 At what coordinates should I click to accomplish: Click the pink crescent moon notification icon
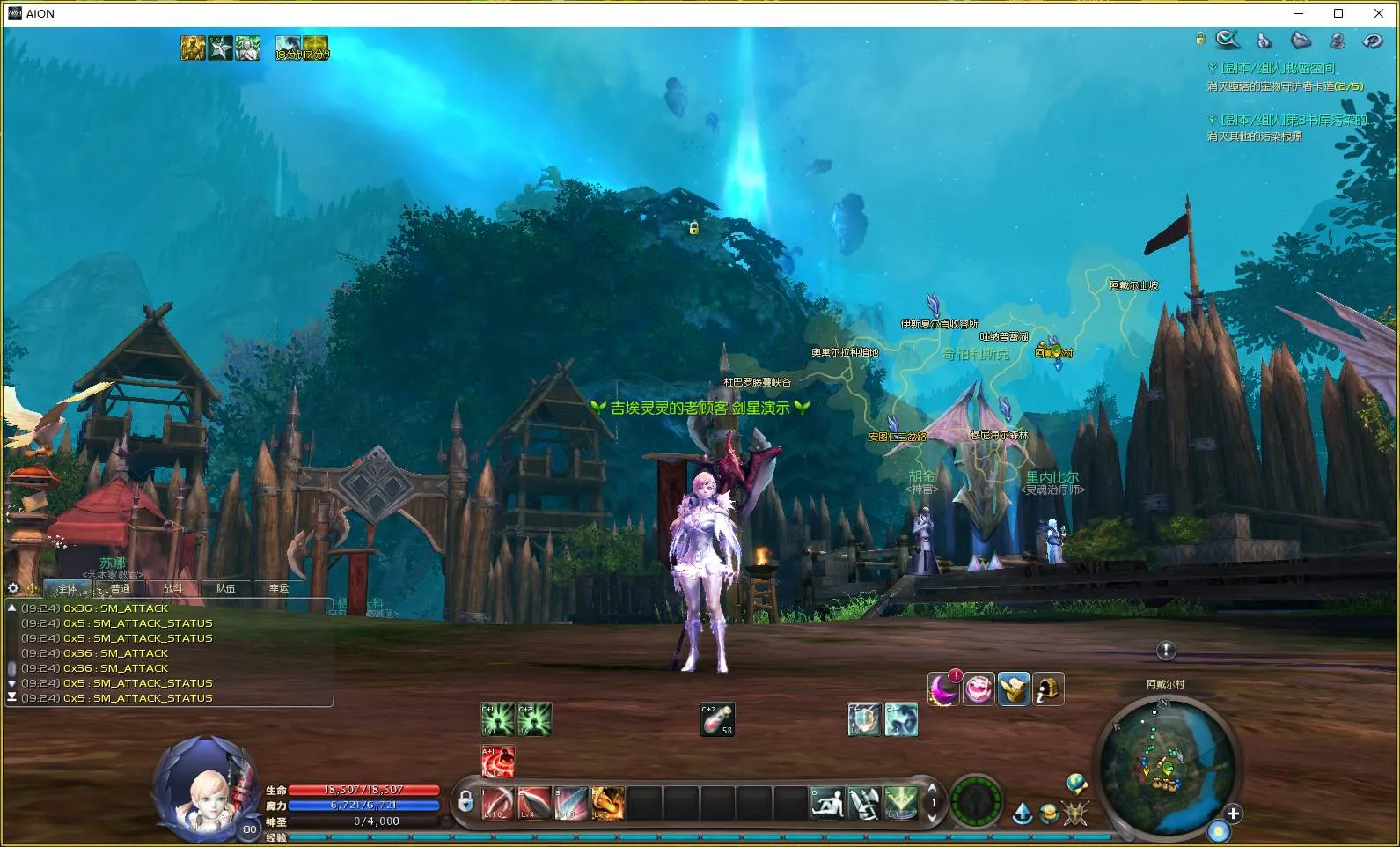tap(943, 689)
